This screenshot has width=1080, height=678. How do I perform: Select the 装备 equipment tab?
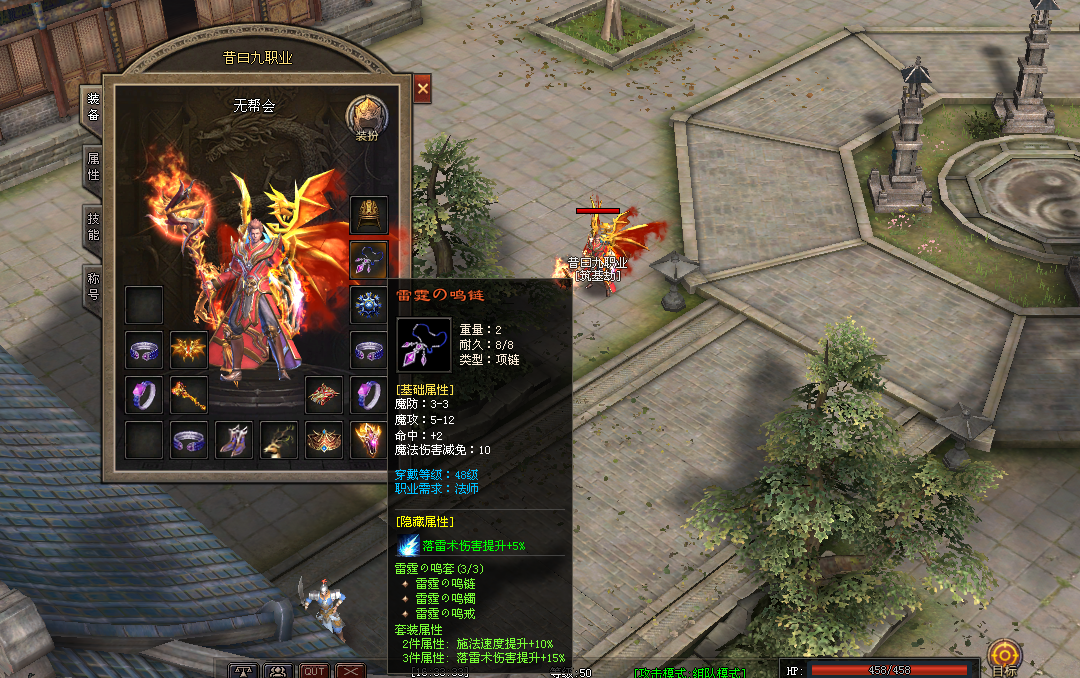(93, 107)
